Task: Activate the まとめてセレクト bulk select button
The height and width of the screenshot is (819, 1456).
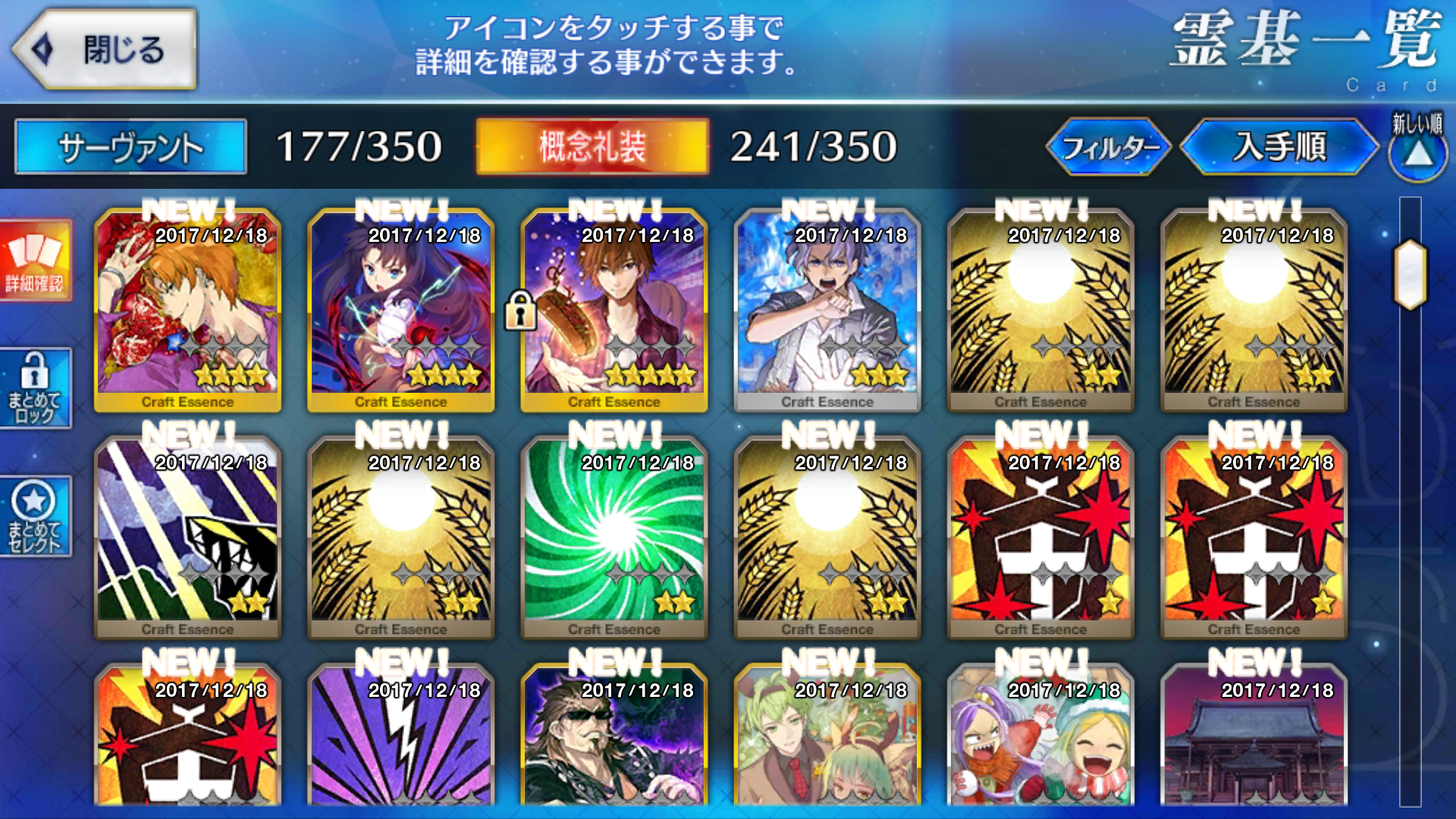Action: tap(35, 517)
